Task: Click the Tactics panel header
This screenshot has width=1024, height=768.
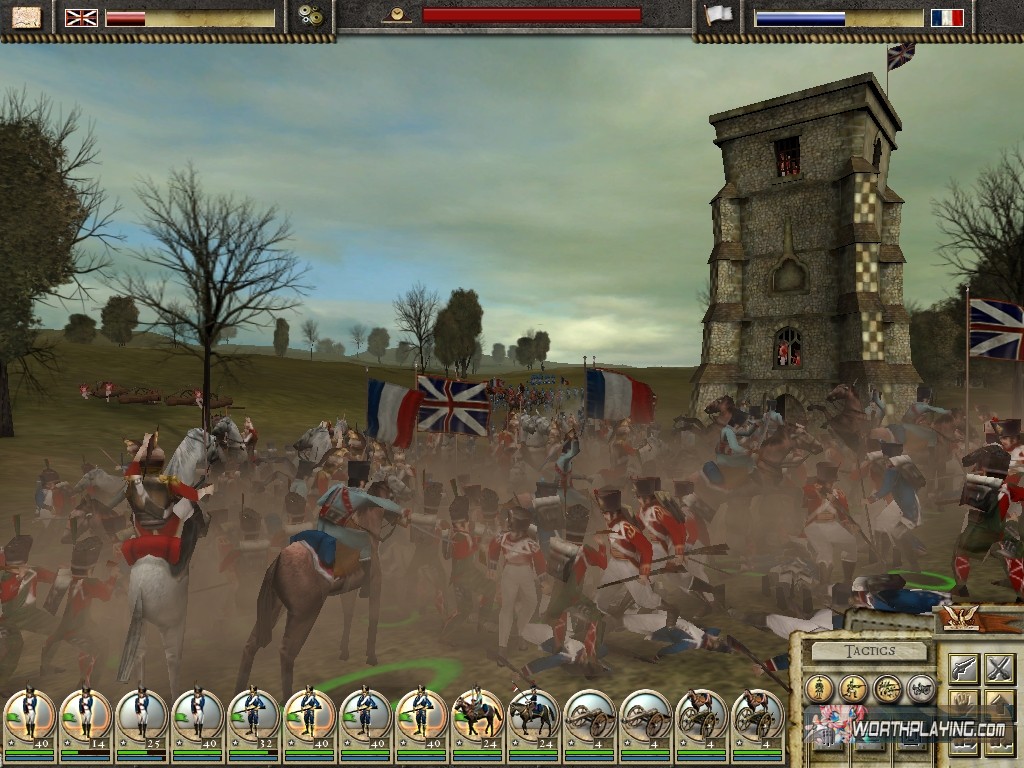Action: pos(868,651)
